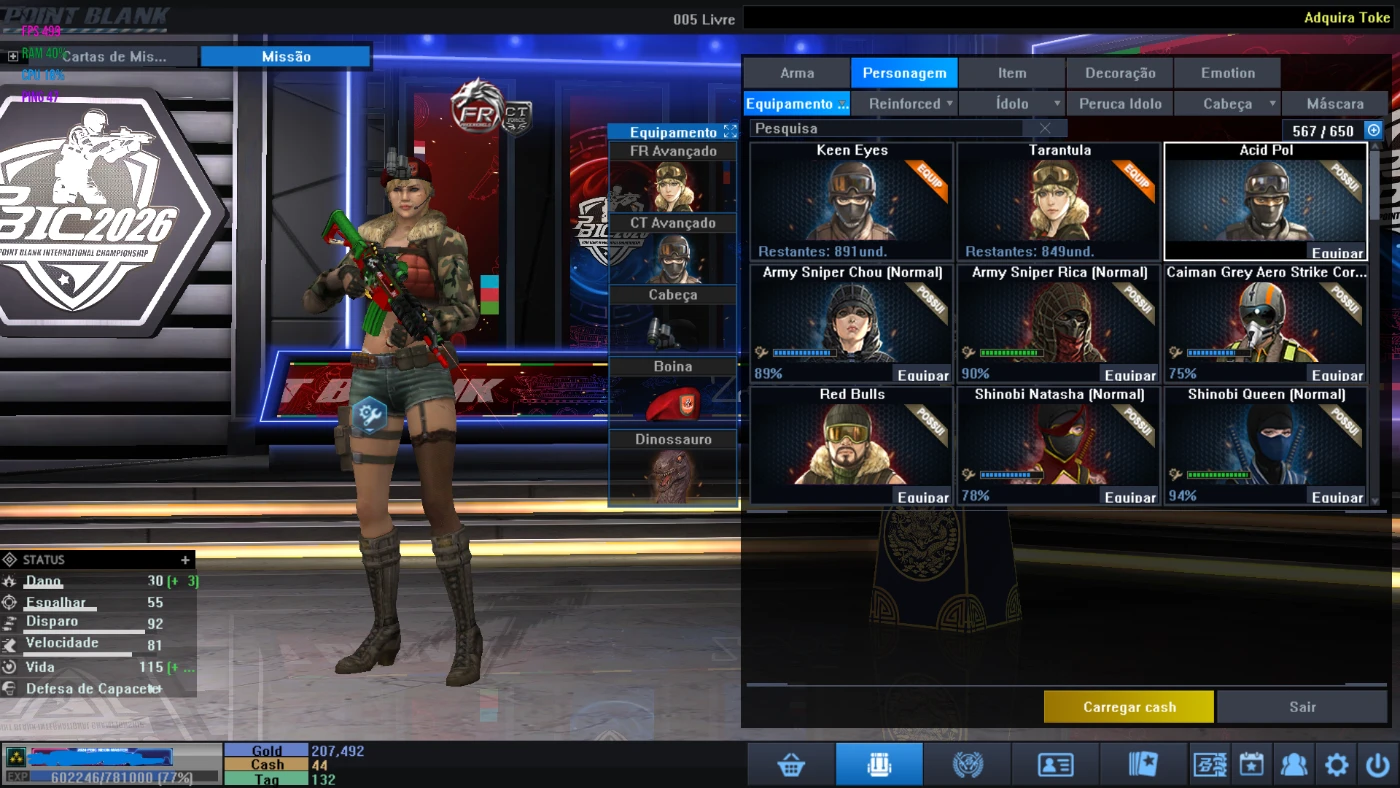The image size is (1400, 788).
Task: Choose the Peruca Idolo category
Action: click(1120, 104)
